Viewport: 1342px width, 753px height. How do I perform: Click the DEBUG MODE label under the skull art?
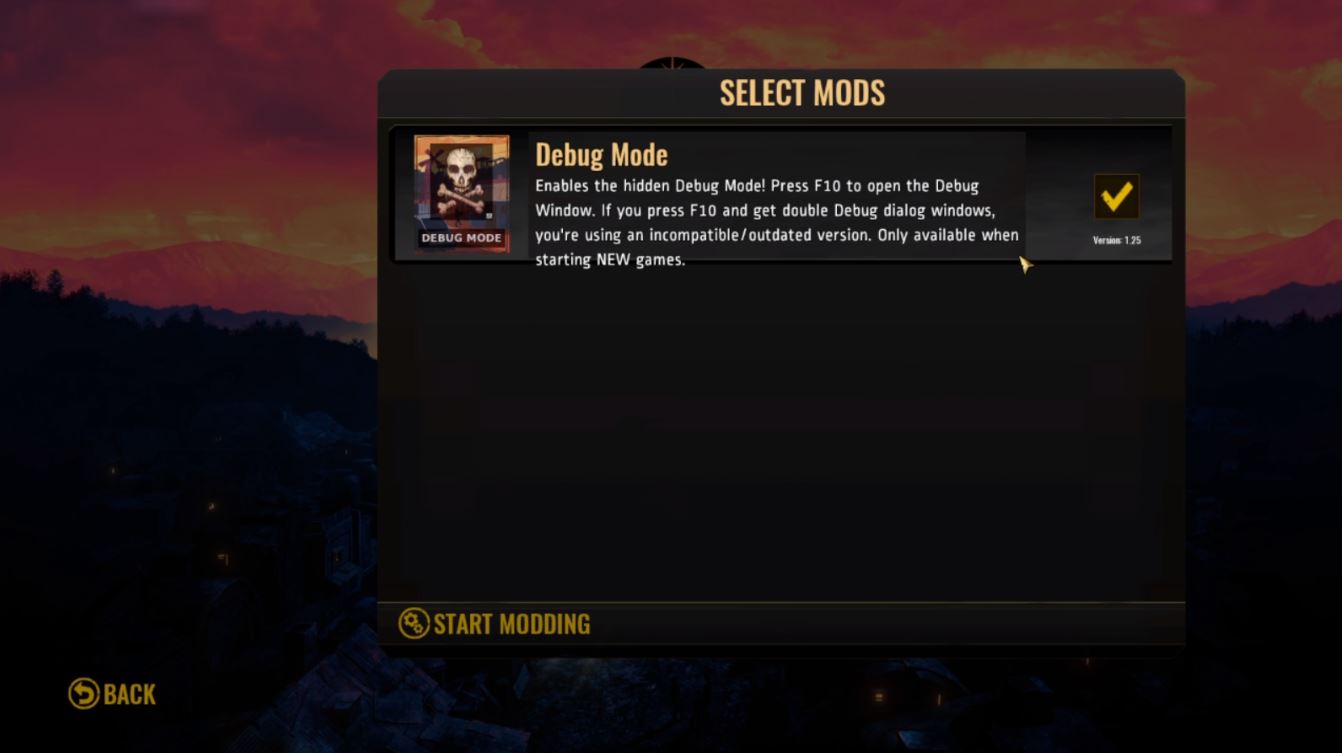click(461, 237)
